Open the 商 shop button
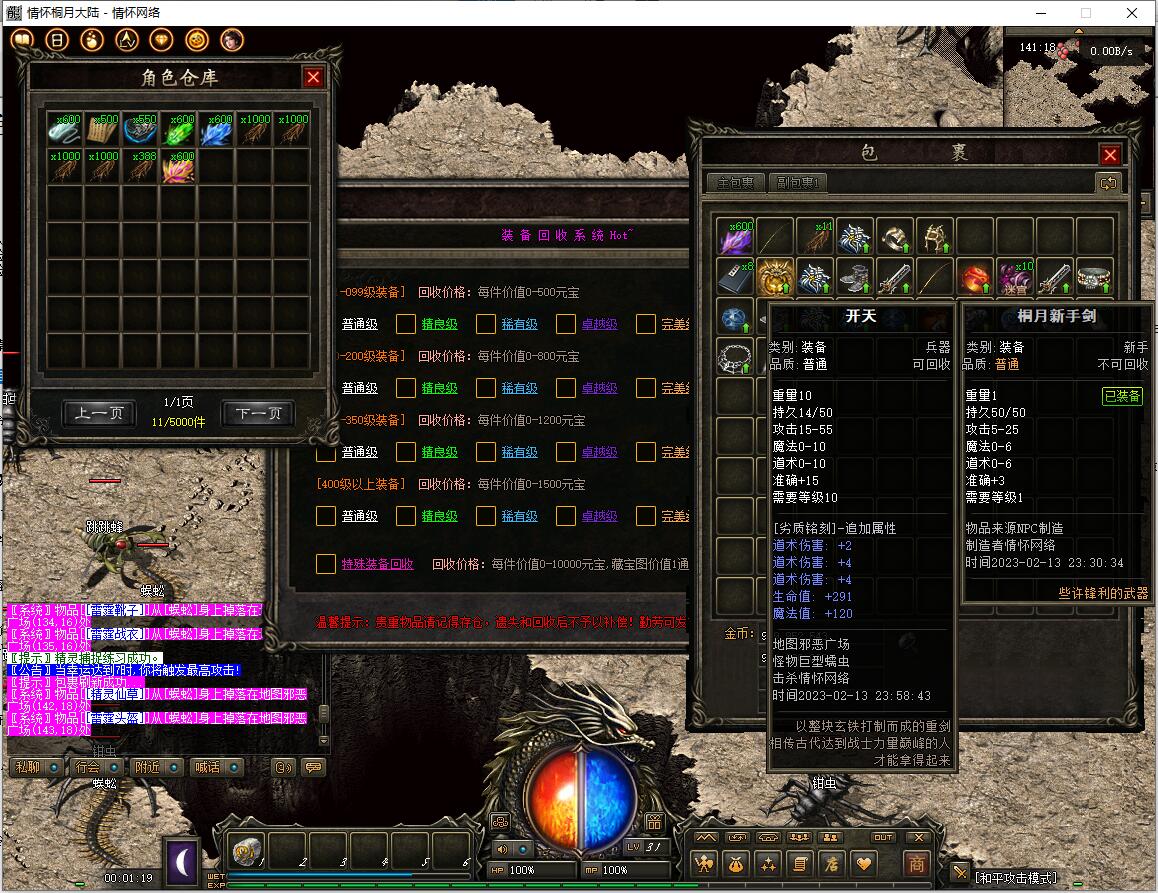 [x=916, y=863]
